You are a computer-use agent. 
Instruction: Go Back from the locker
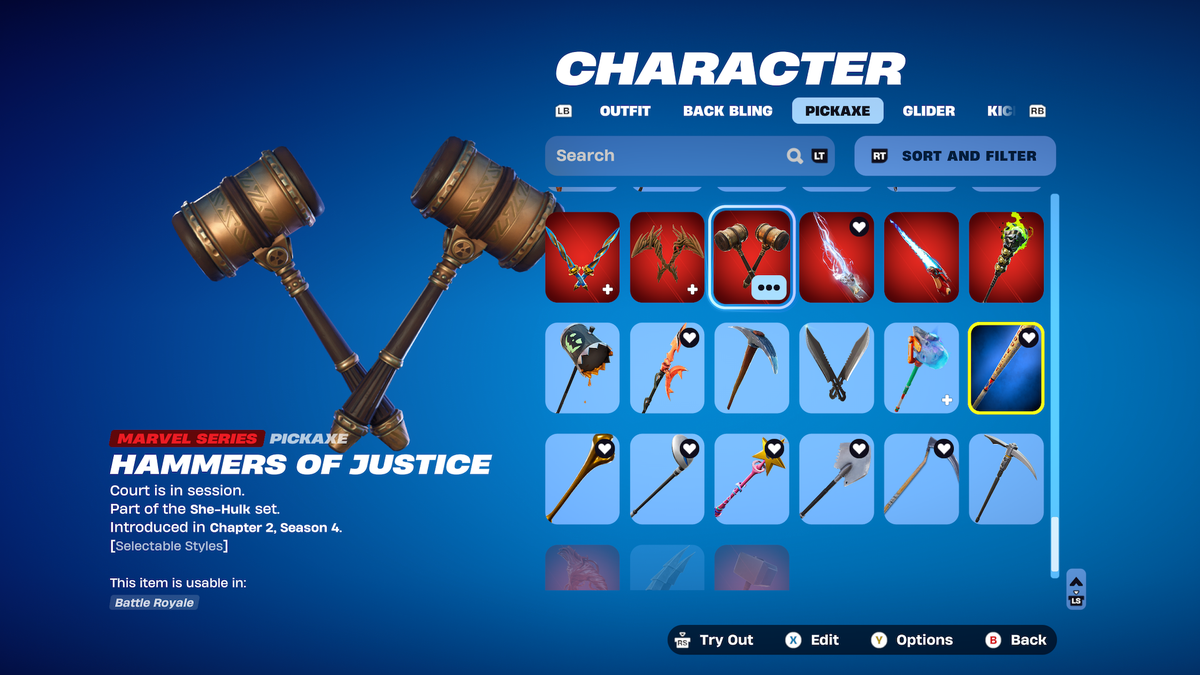tap(1016, 640)
